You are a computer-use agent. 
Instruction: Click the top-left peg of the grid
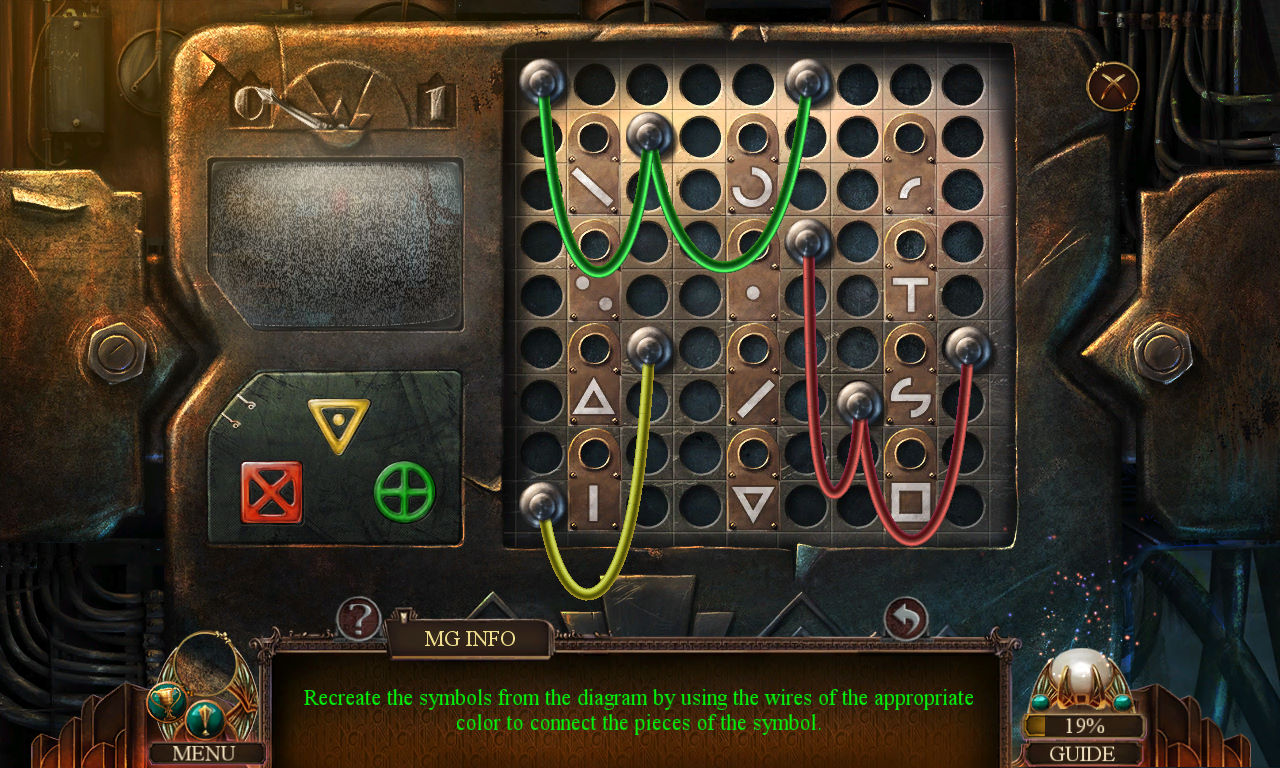click(541, 79)
